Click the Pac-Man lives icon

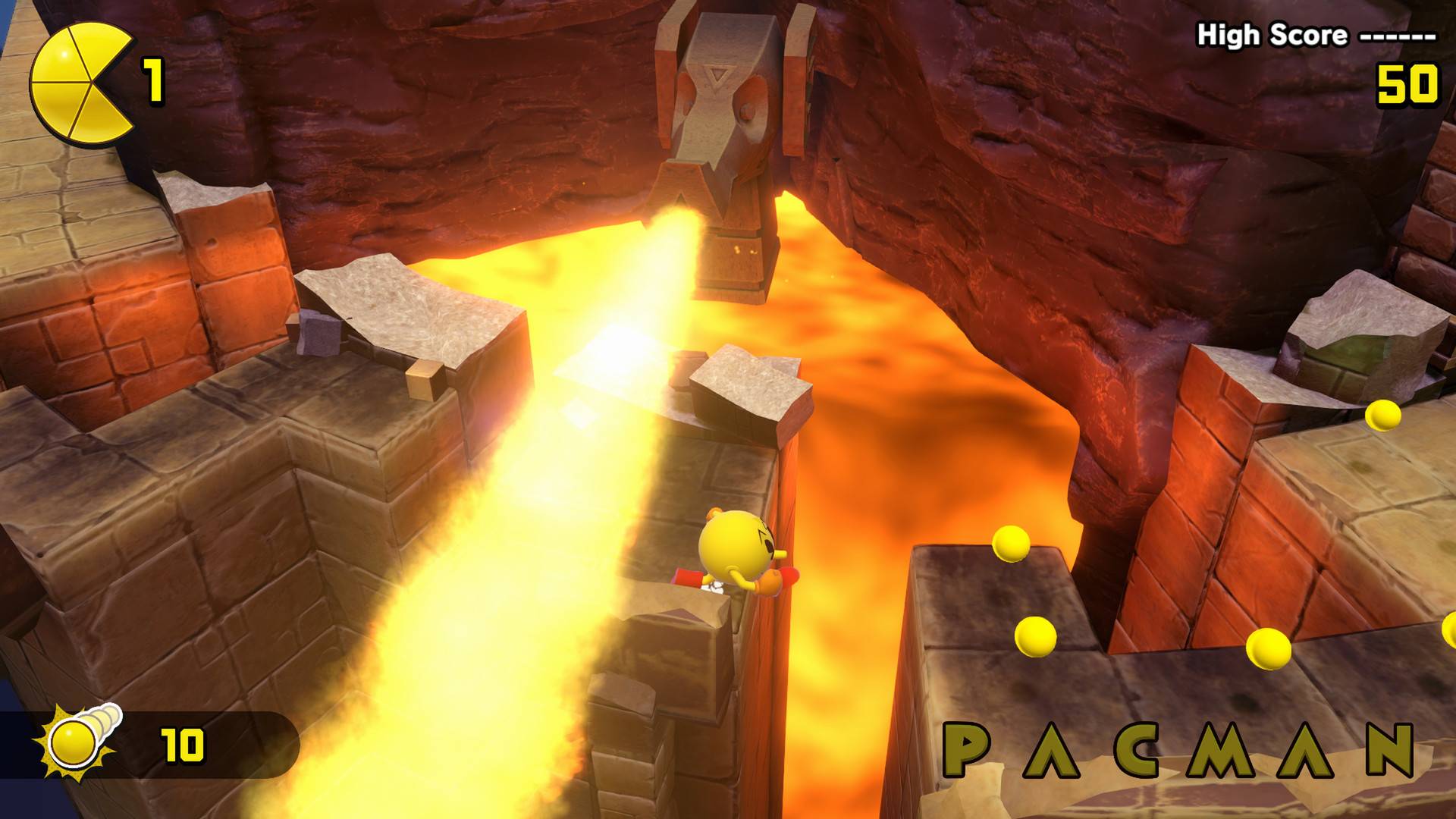pos(76,80)
